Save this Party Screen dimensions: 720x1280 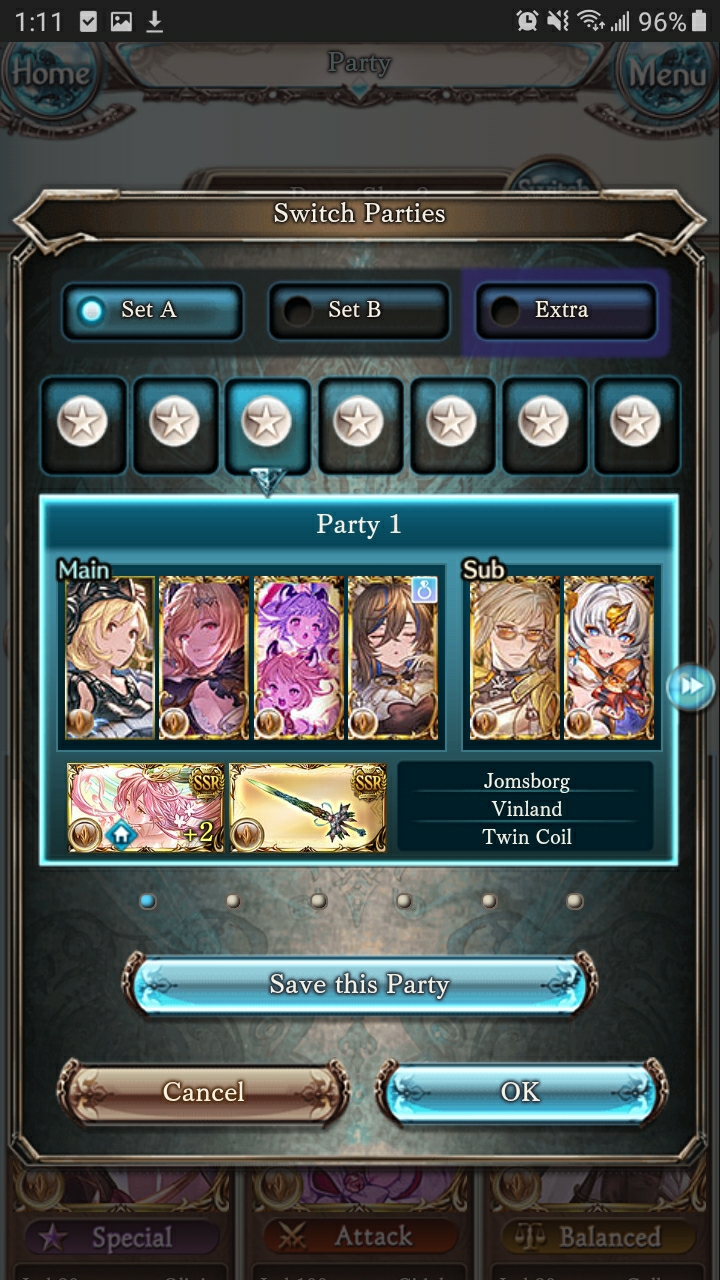point(359,984)
